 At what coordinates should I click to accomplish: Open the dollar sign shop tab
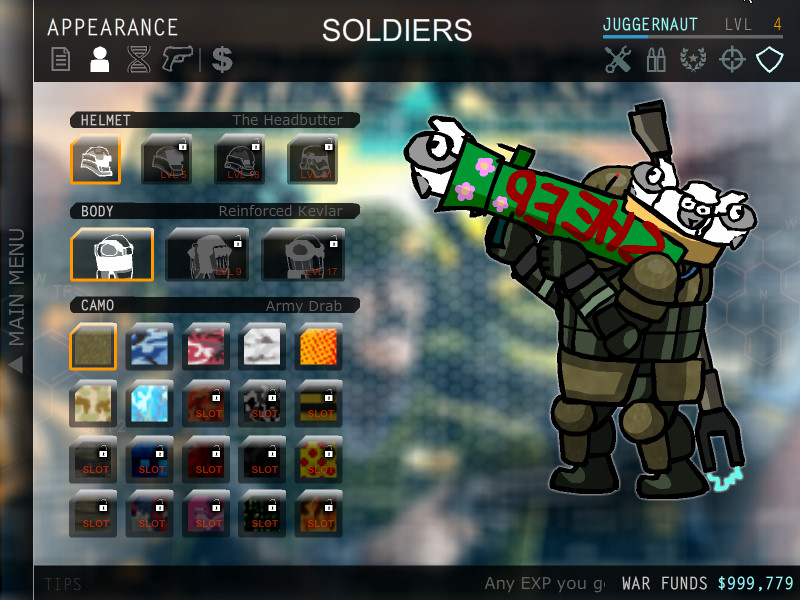click(222, 60)
